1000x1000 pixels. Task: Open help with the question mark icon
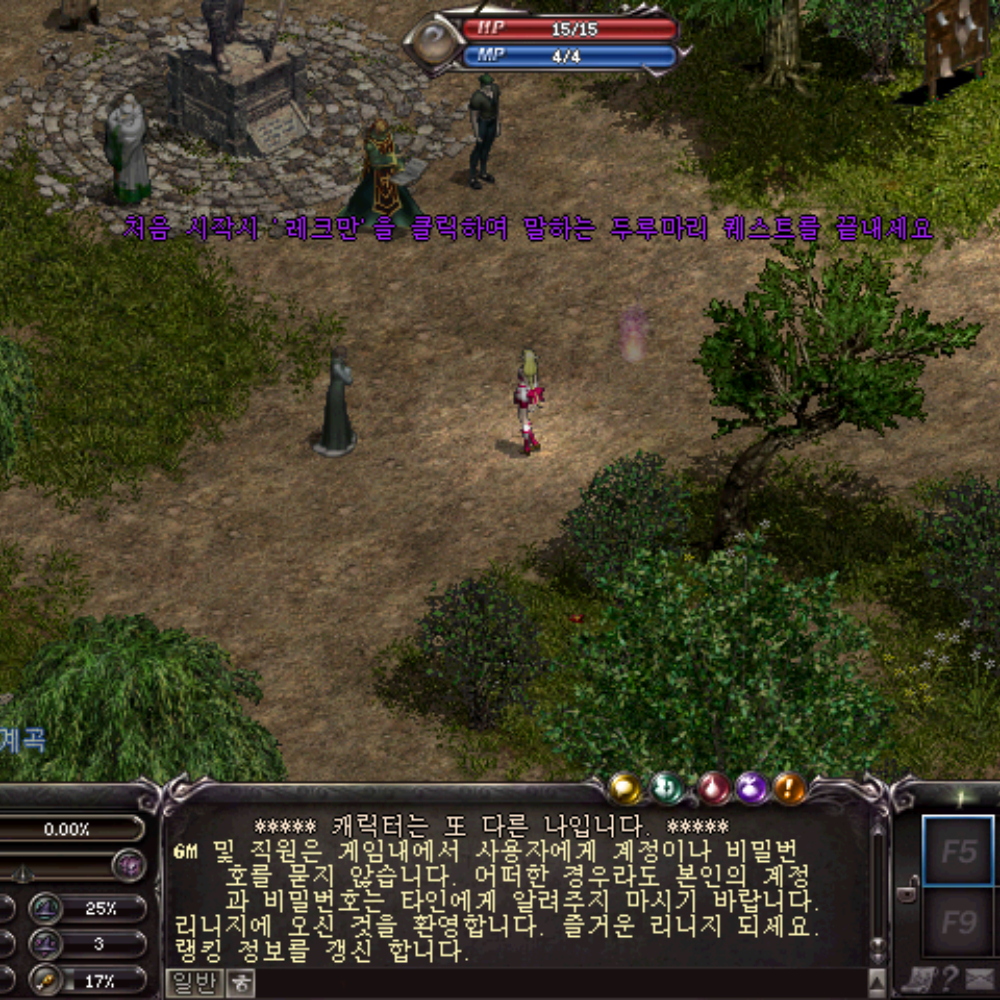coord(949,980)
